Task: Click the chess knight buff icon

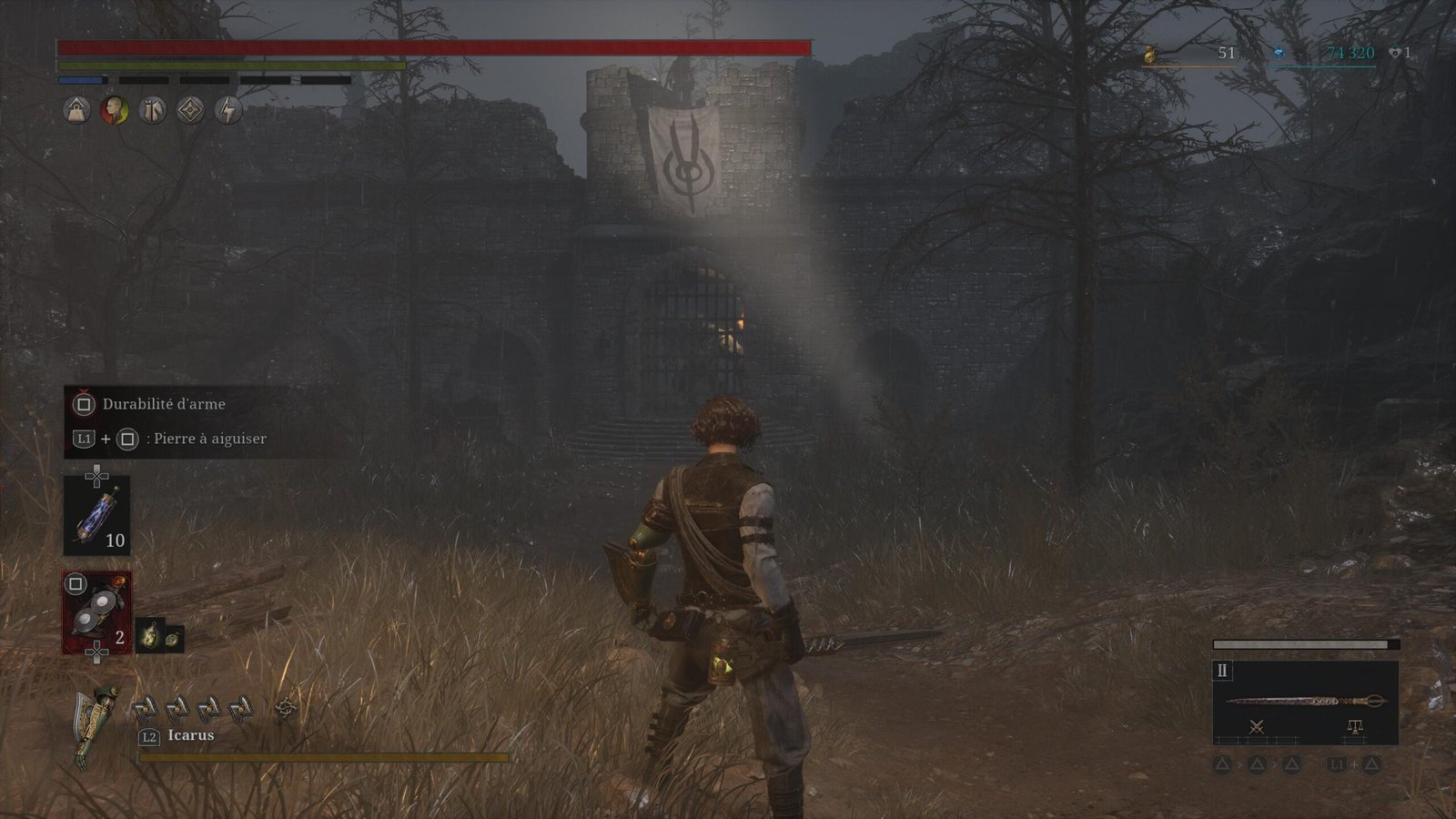Action: coord(152,111)
